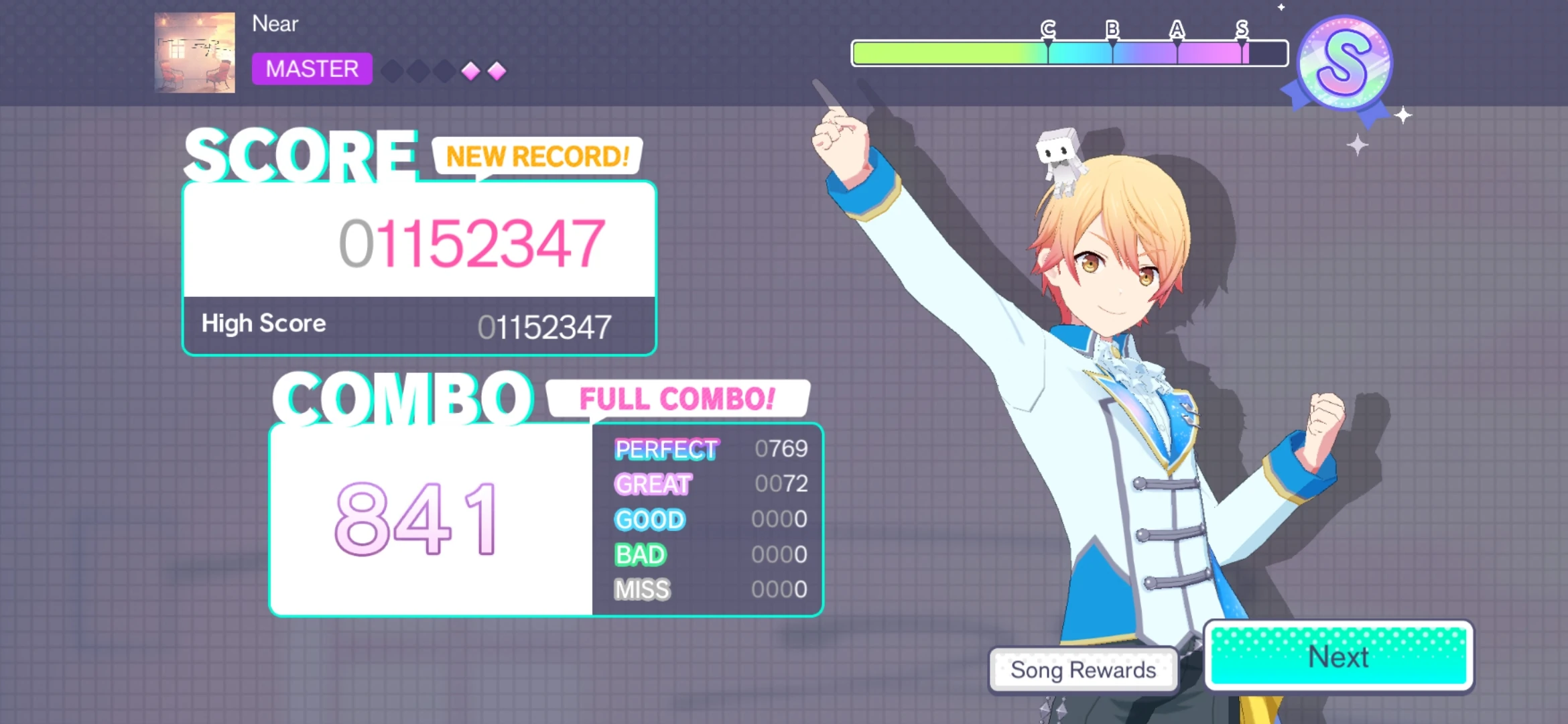Image resolution: width=1568 pixels, height=724 pixels.
Task: Open the Song Rewards screen
Action: click(1083, 670)
